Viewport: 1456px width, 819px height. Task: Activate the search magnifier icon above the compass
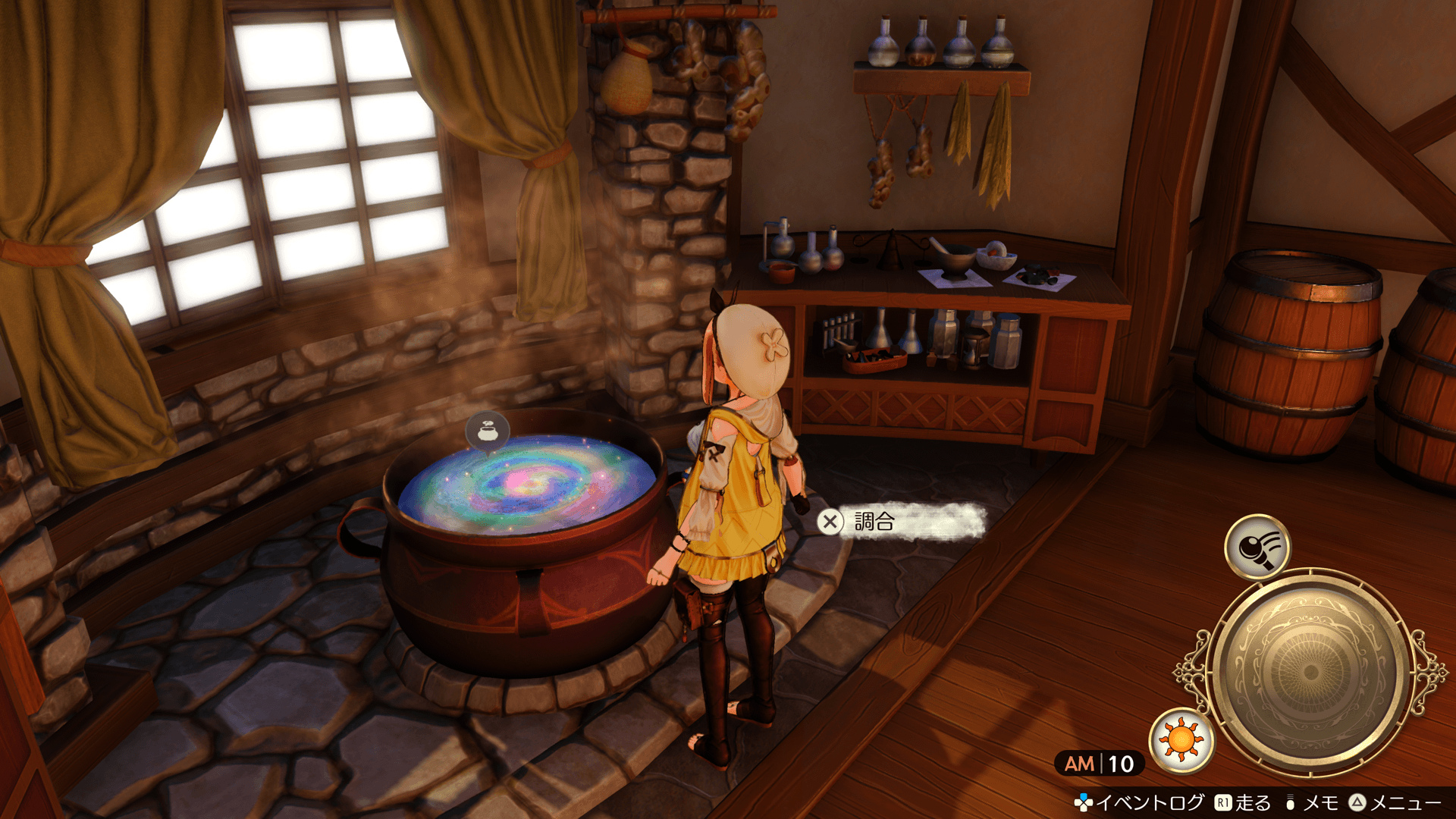[1257, 546]
